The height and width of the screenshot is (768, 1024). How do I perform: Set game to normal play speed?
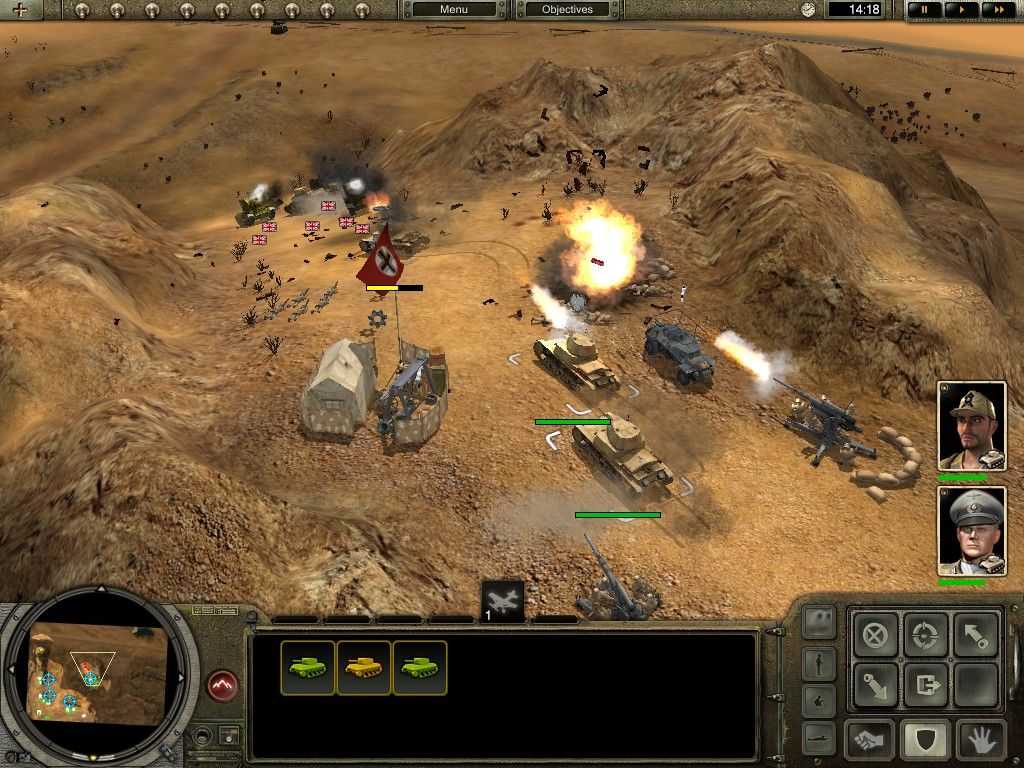tap(959, 10)
